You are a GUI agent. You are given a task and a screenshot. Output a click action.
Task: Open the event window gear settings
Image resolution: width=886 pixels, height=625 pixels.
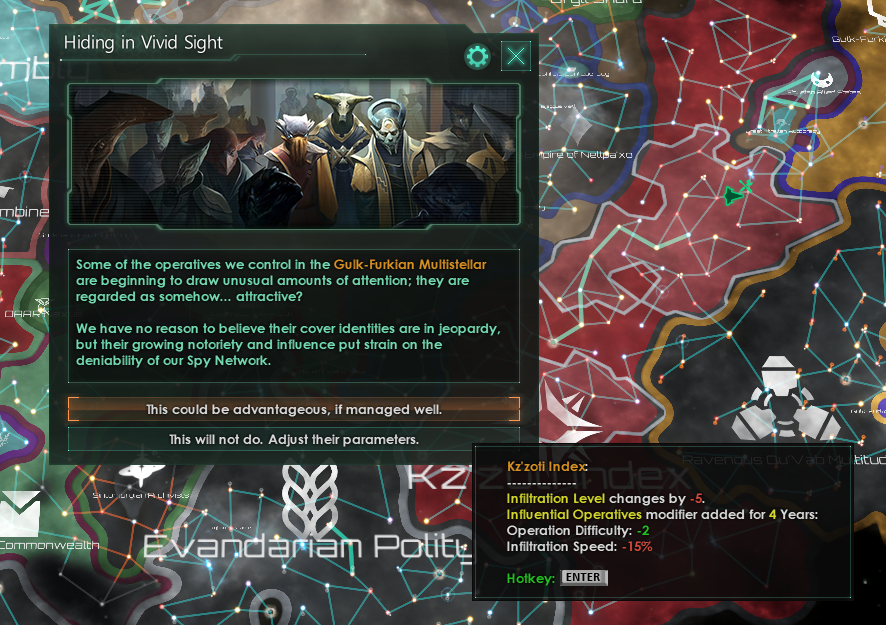(478, 57)
